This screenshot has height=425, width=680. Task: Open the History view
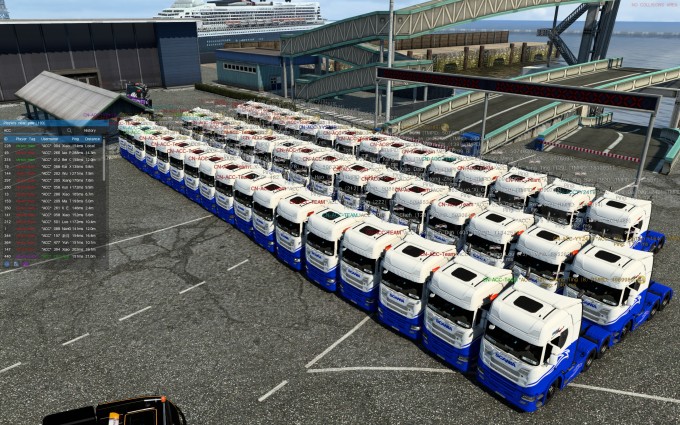[90, 130]
